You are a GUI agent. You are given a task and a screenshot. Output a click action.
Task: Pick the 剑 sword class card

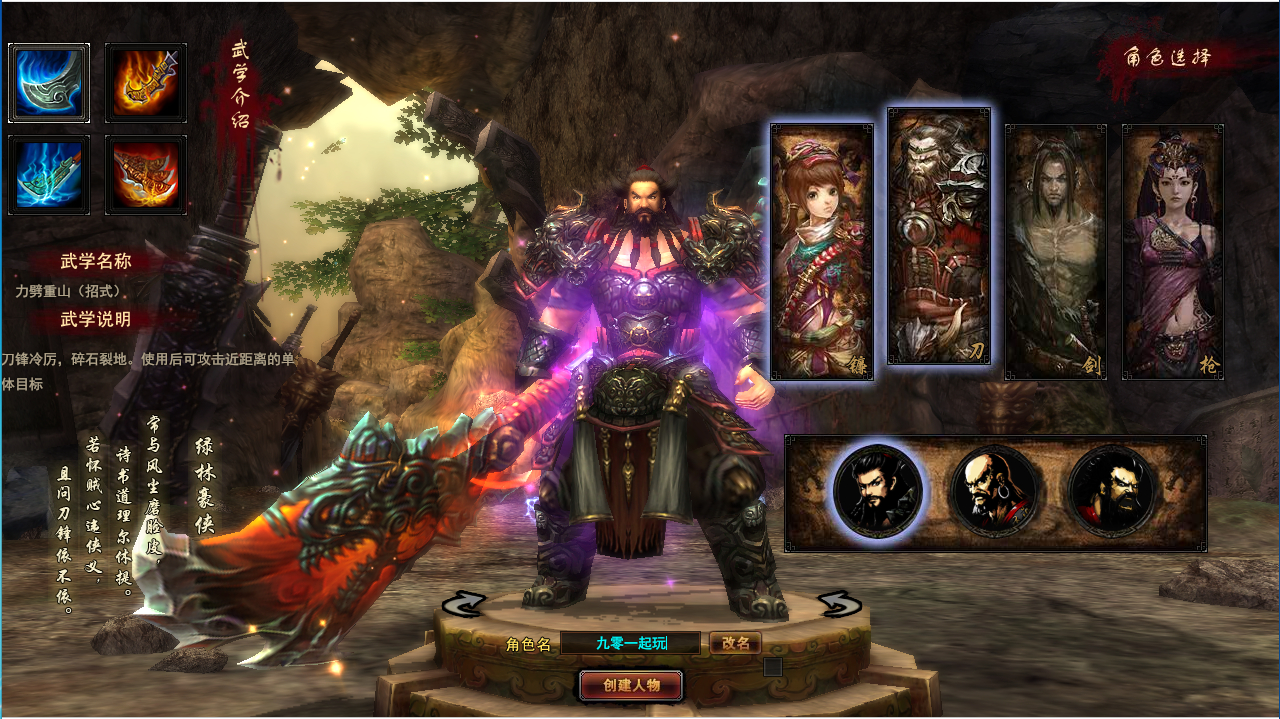(1055, 251)
